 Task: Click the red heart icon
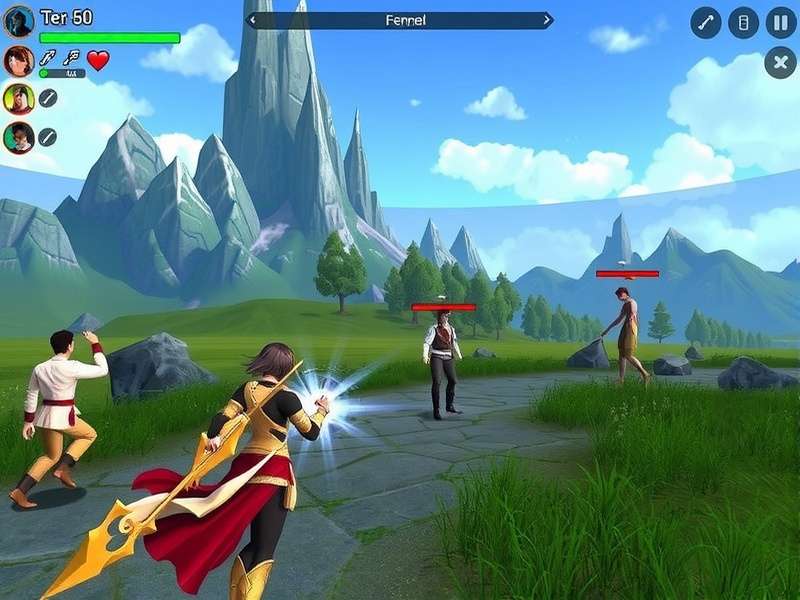(98, 61)
